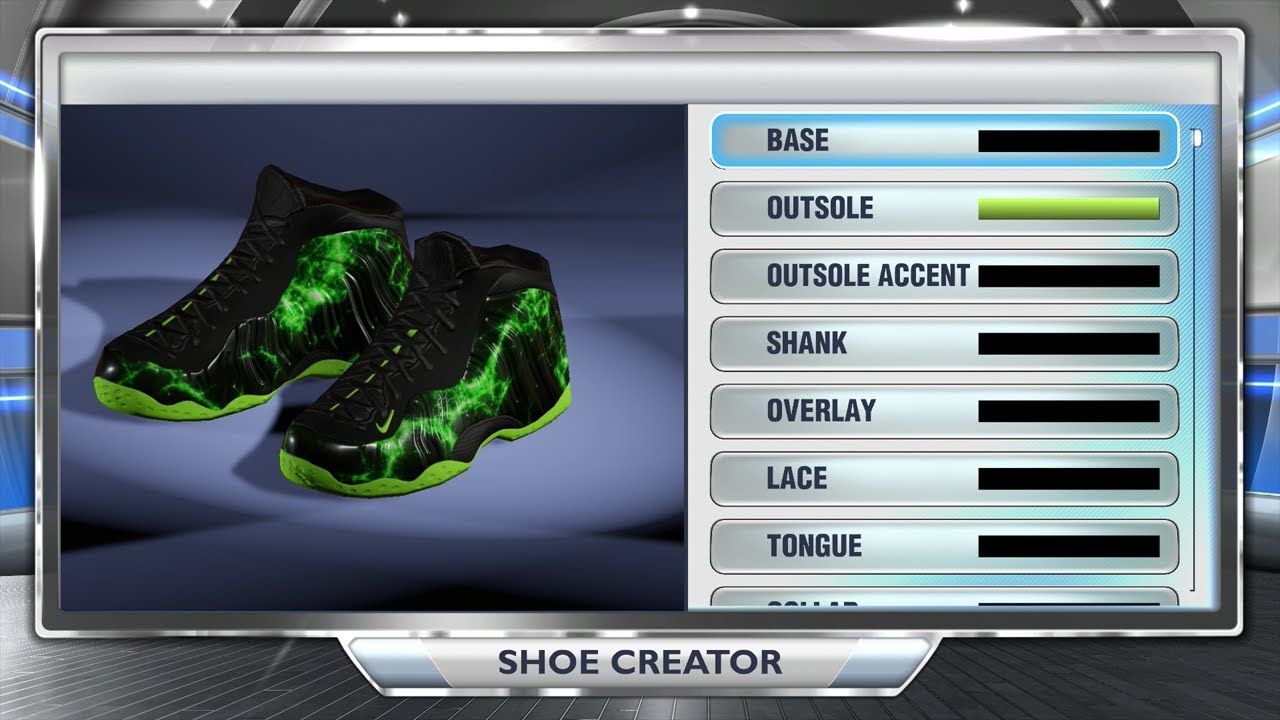Select the Base color row
This screenshot has width=1280, height=720.
(943, 141)
